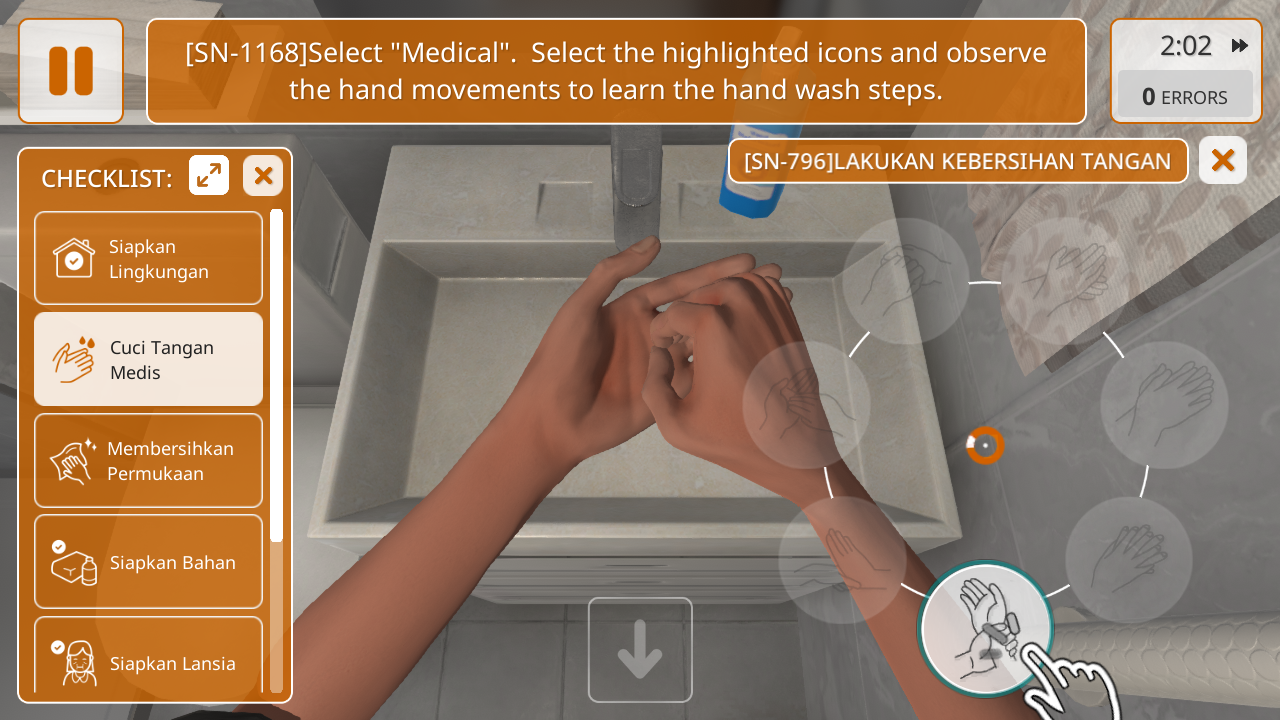Select the highlighted wrist-rubbing hand wash icon
The width and height of the screenshot is (1280, 720).
pyautogui.click(x=986, y=627)
